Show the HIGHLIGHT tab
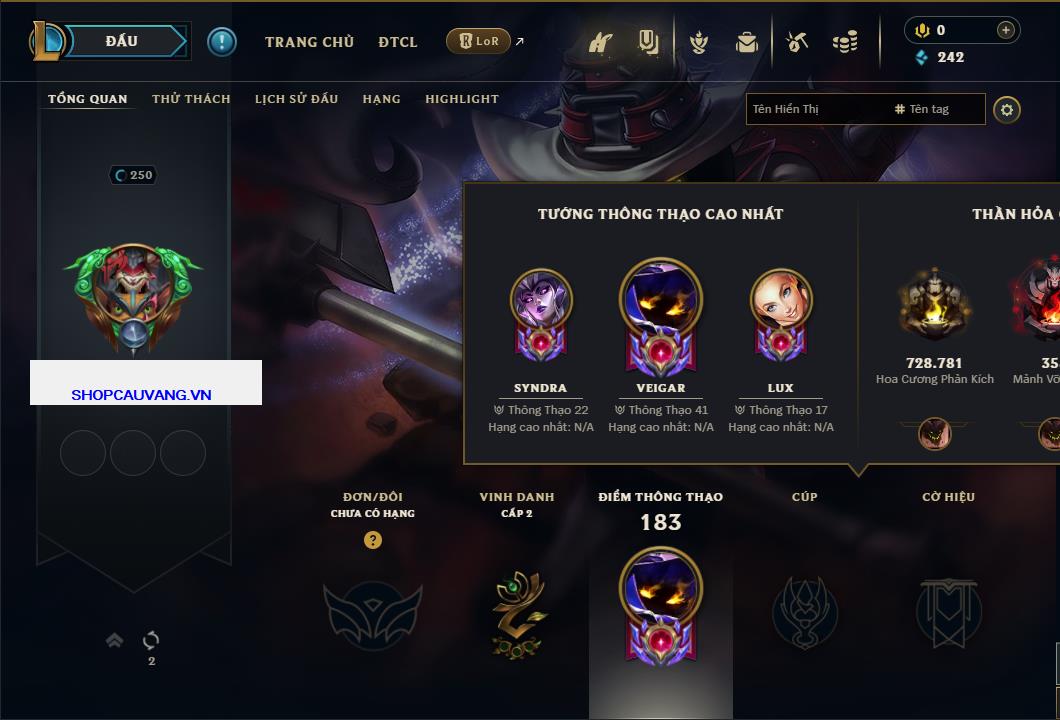This screenshot has height=720, width=1060. 461,99
